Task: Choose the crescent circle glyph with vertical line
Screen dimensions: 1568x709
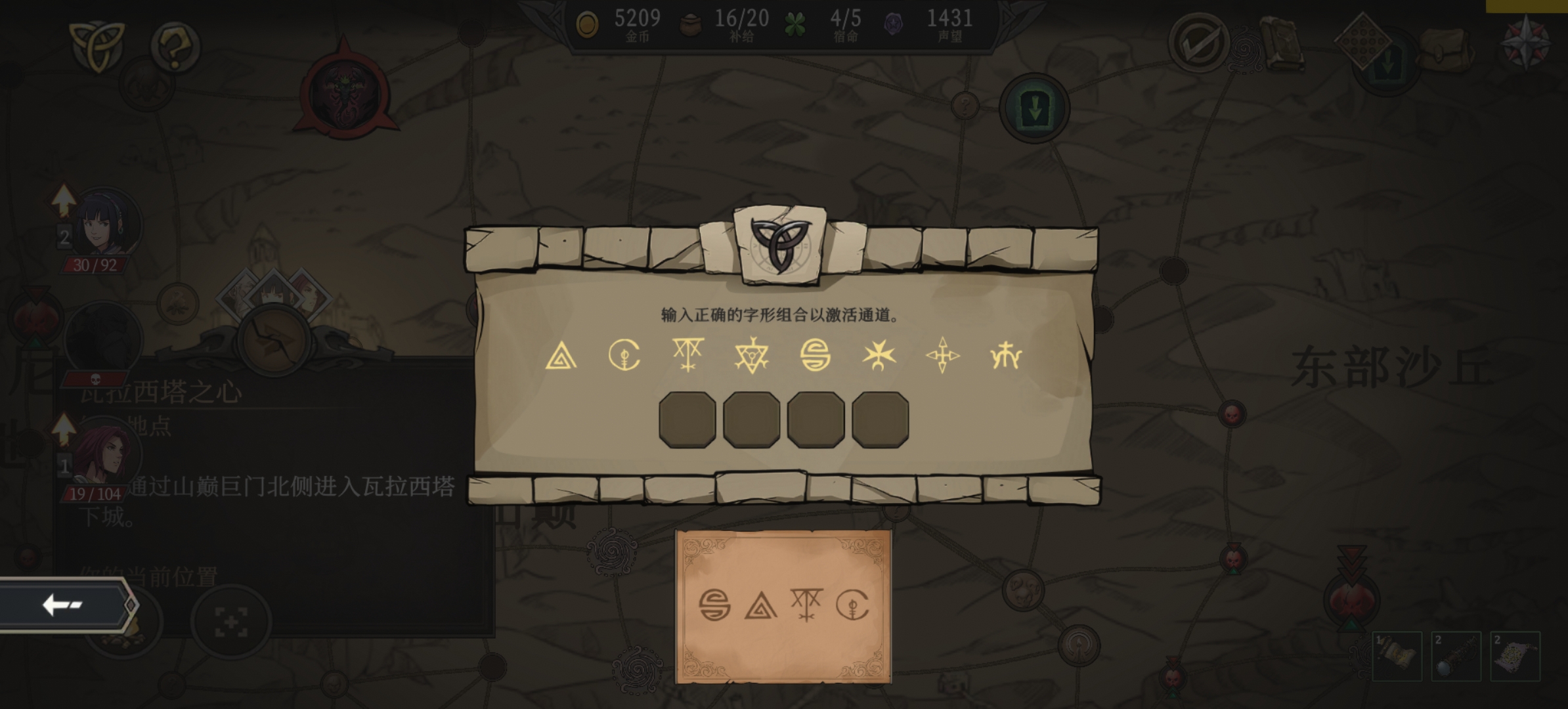Action: tap(624, 356)
